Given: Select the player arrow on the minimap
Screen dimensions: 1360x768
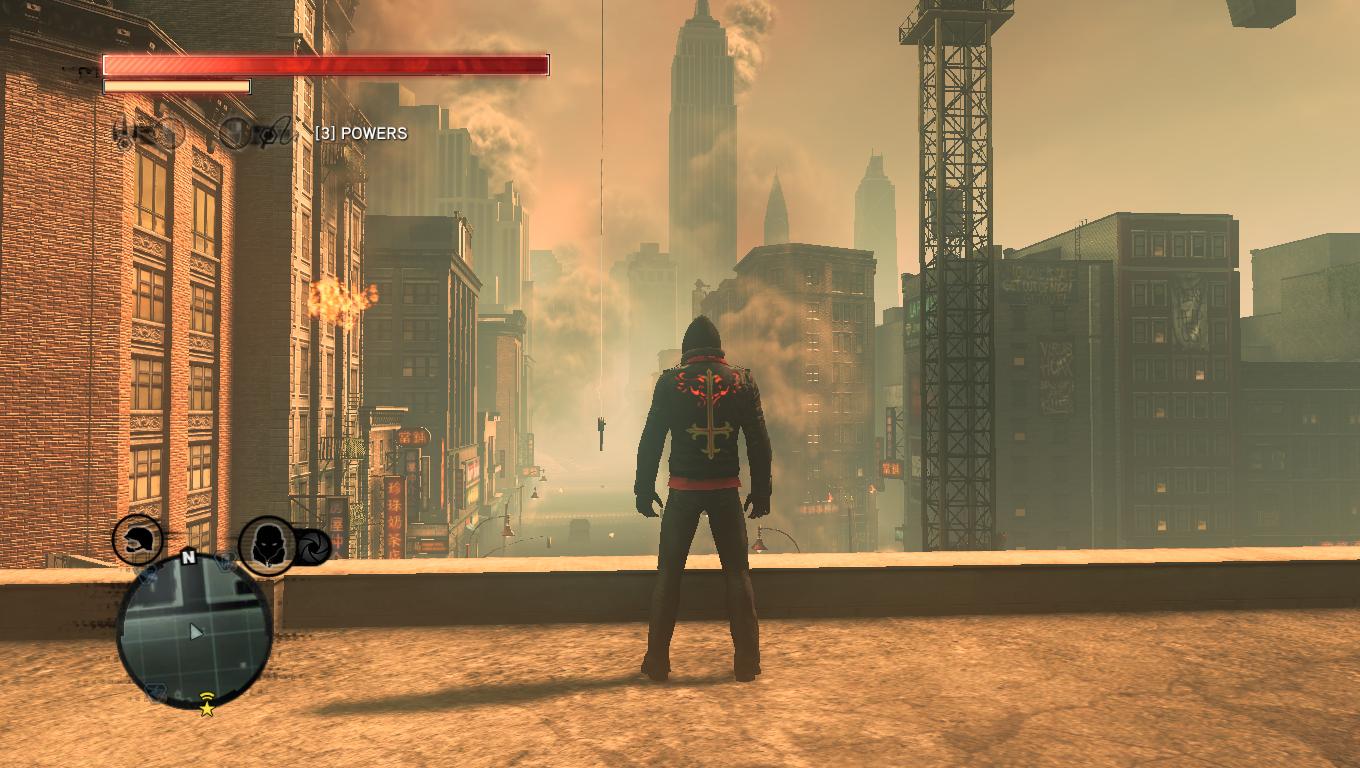Looking at the screenshot, I should point(197,632).
